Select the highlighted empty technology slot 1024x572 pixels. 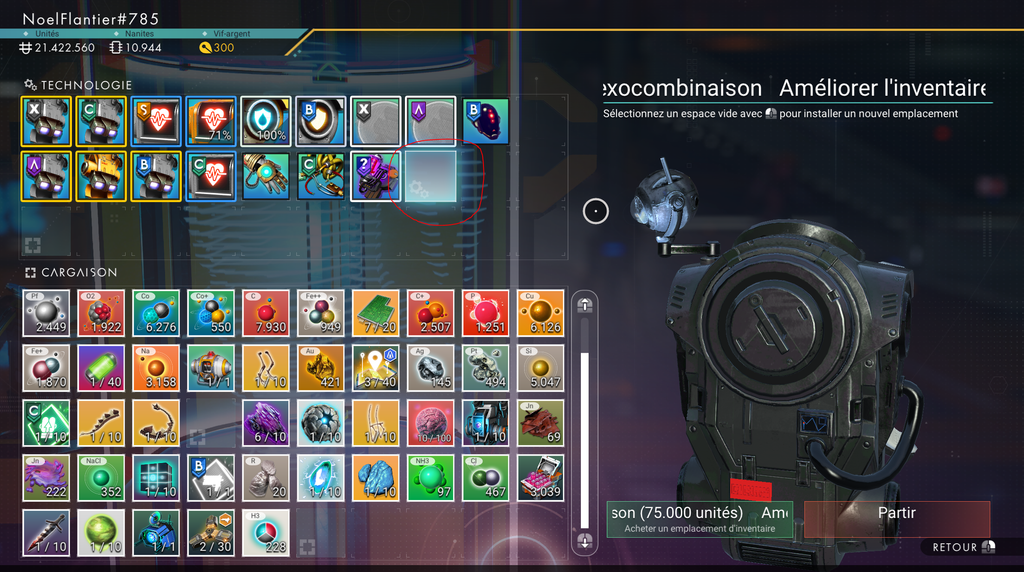click(x=431, y=176)
